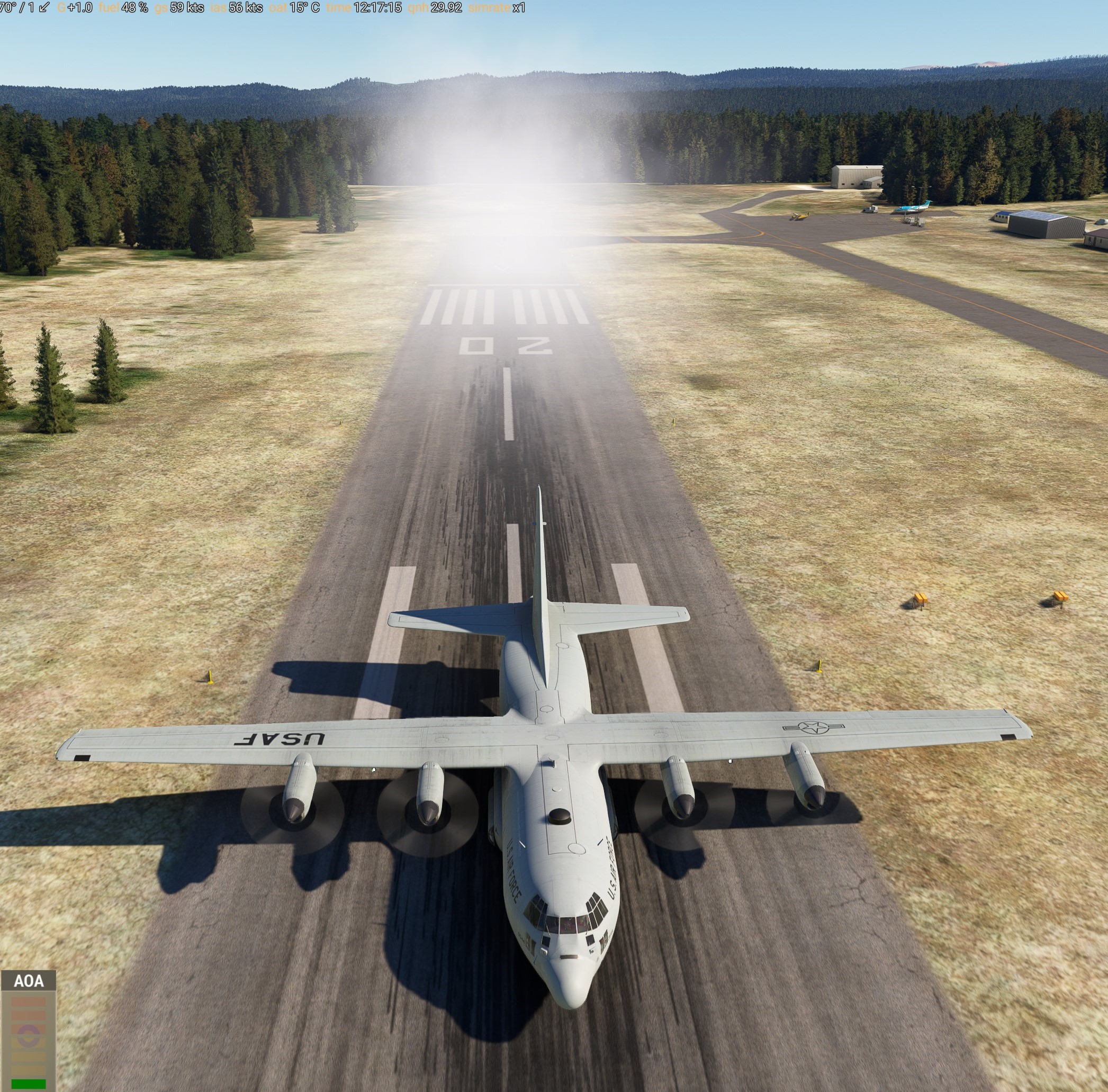This screenshot has height=1092, width=1108.
Task: Click the topmost red AOA band
Action: (x=28, y=1001)
